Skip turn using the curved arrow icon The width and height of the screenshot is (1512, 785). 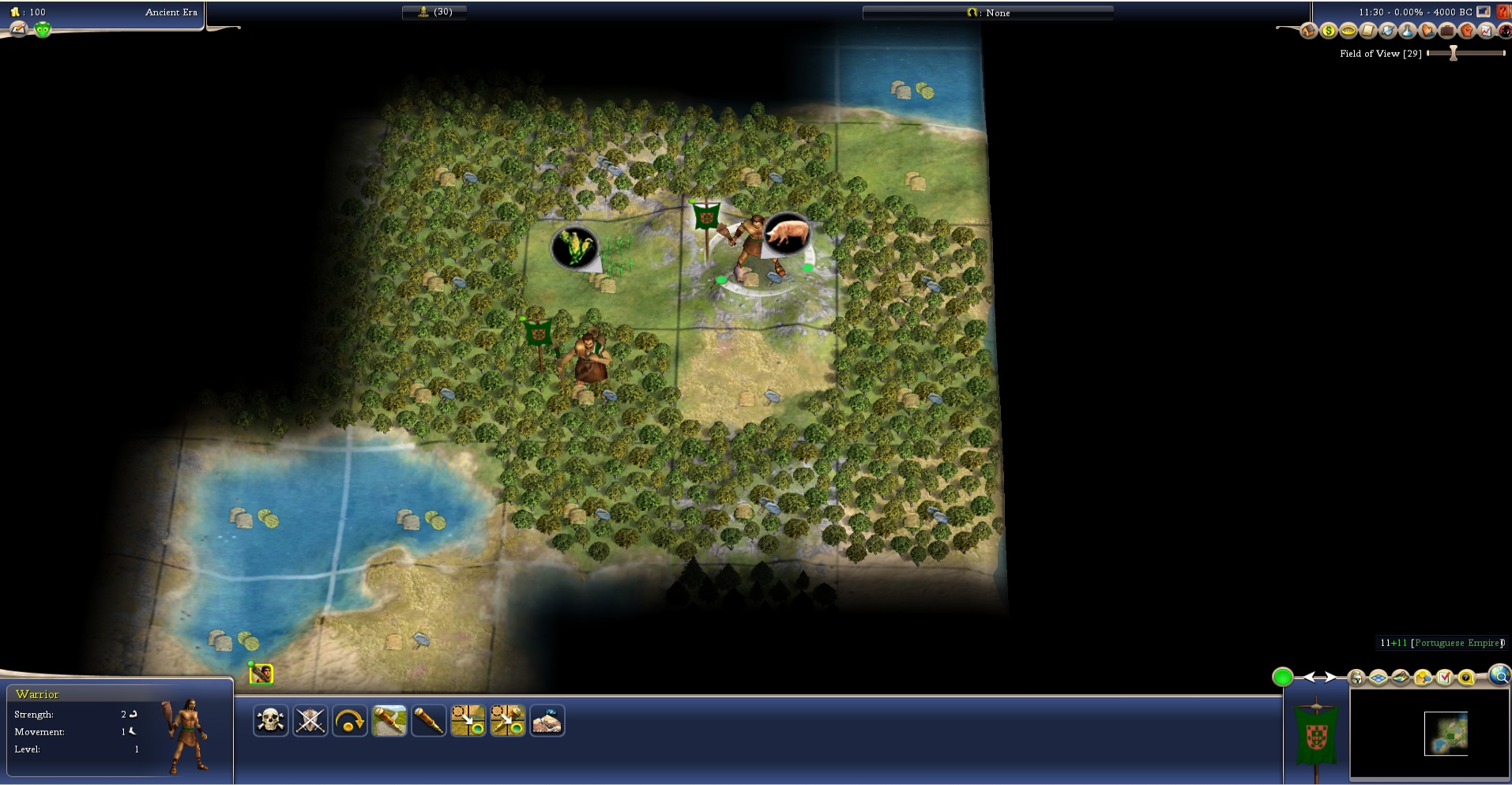349,720
